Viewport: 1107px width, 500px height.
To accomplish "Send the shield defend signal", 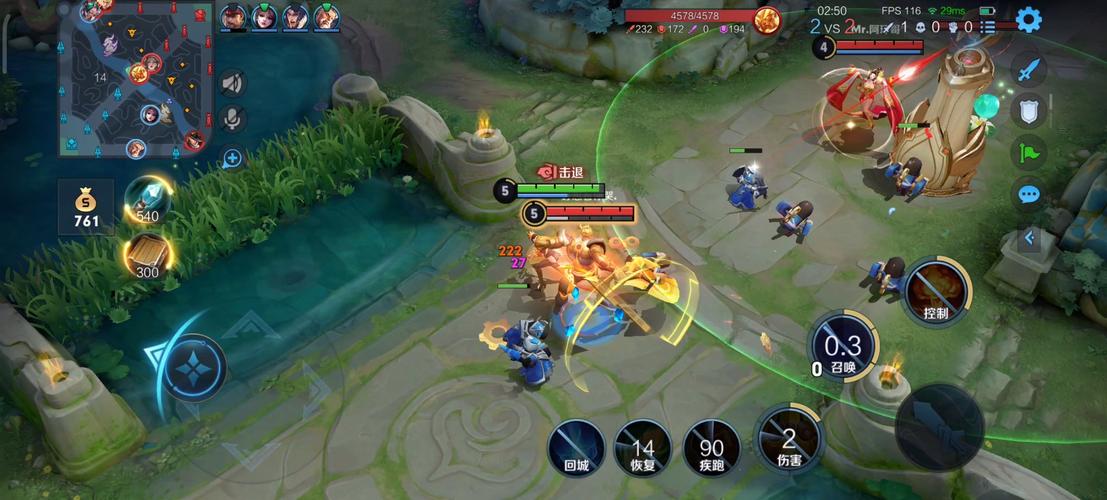I will pyautogui.click(x=1029, y=110).
